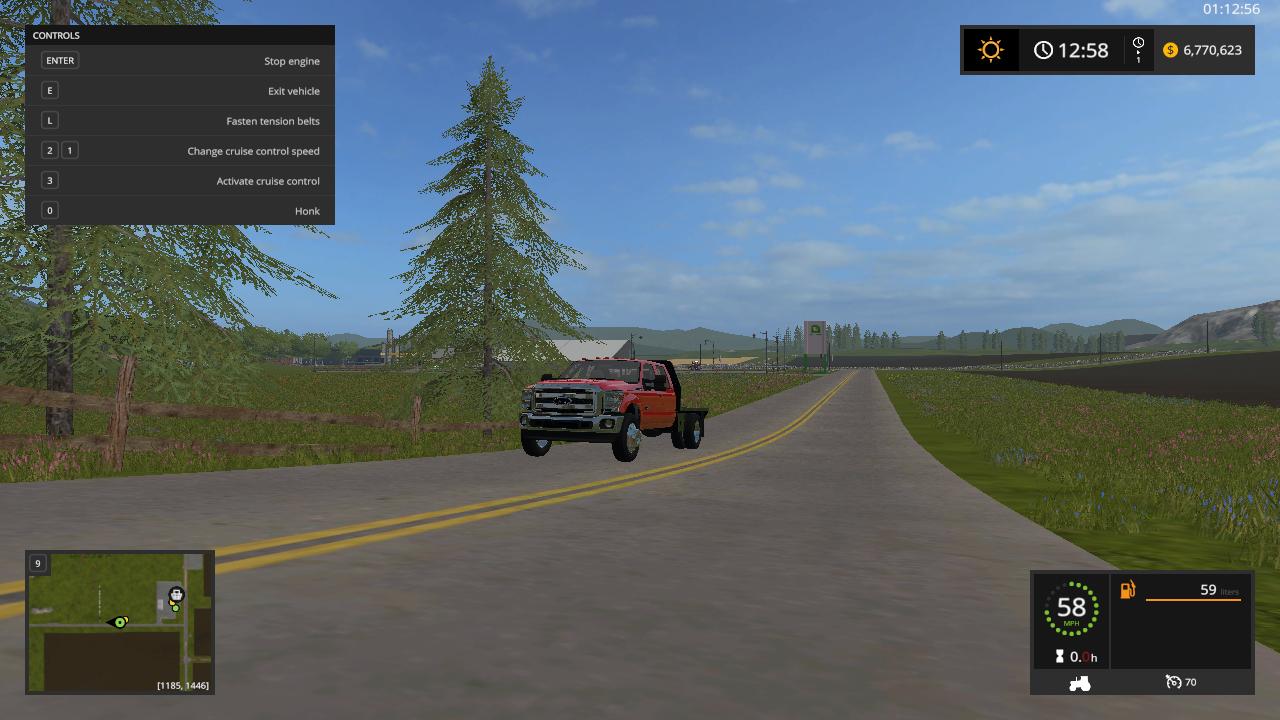Select the shop marker on the minimap
1280x720 pixels.
tap(177, 595)
